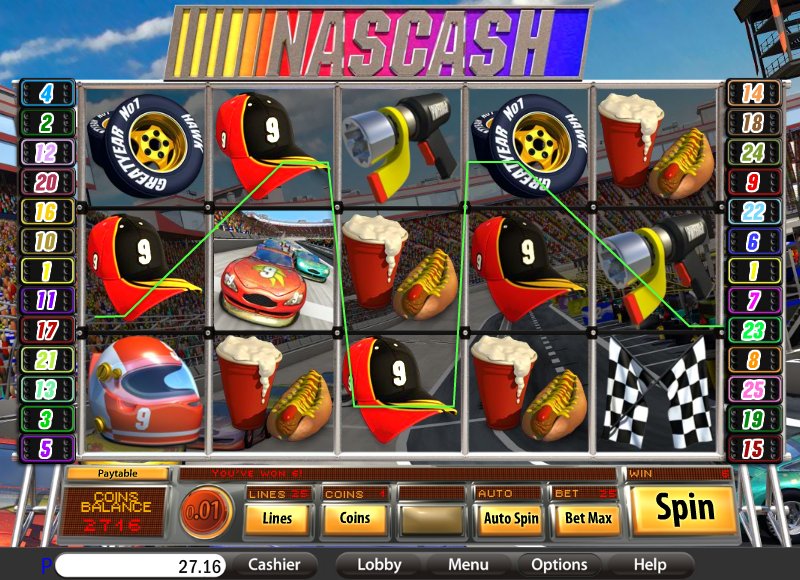The image size is (800, 580).
Task: Return to the Lobby
Action: [x=379, y=565]
